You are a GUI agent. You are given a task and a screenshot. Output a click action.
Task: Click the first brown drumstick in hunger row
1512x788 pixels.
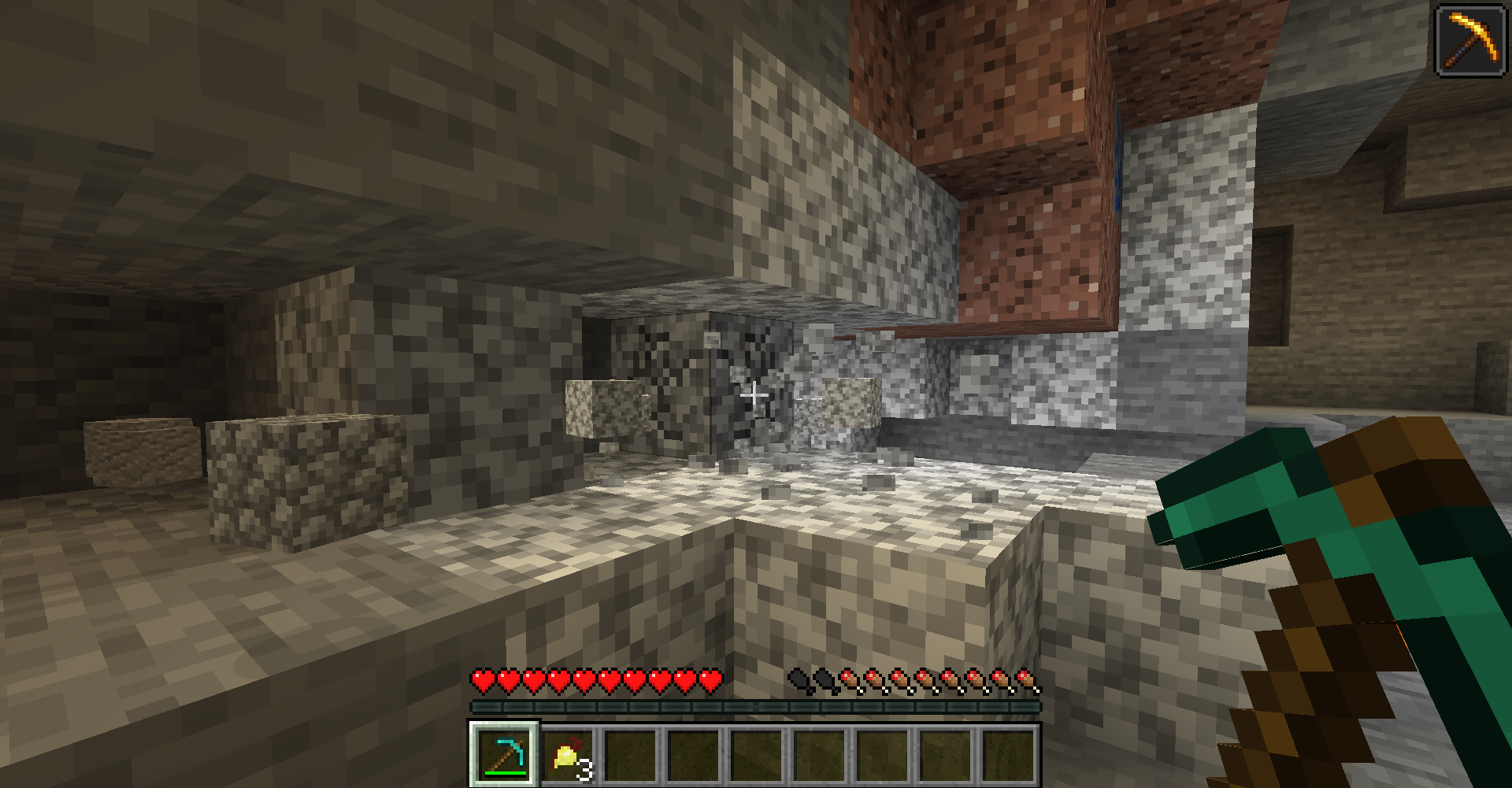850,679
